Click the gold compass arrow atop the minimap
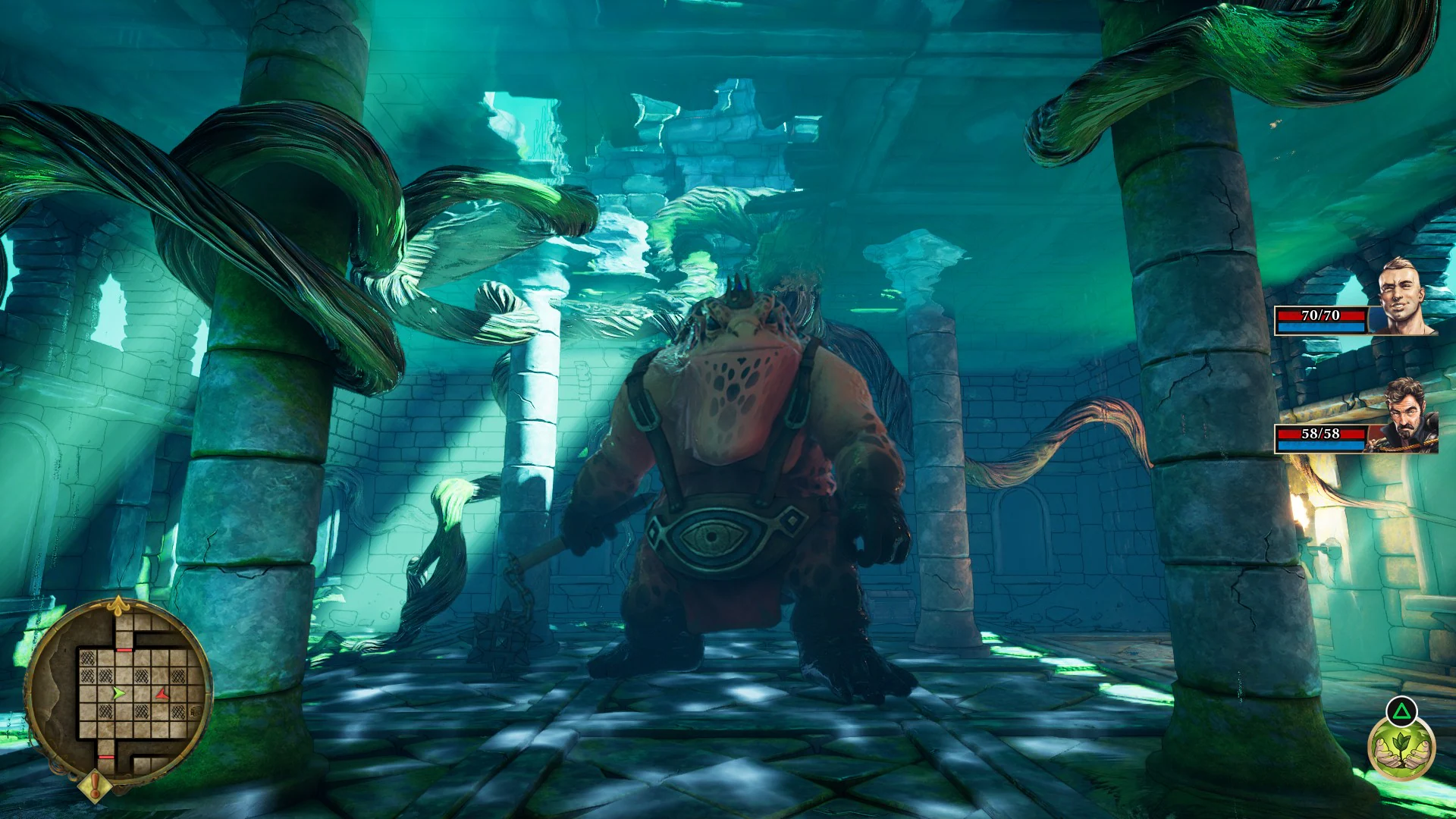The height and width of the screenshot is (819, 1456). pos(119,604)
